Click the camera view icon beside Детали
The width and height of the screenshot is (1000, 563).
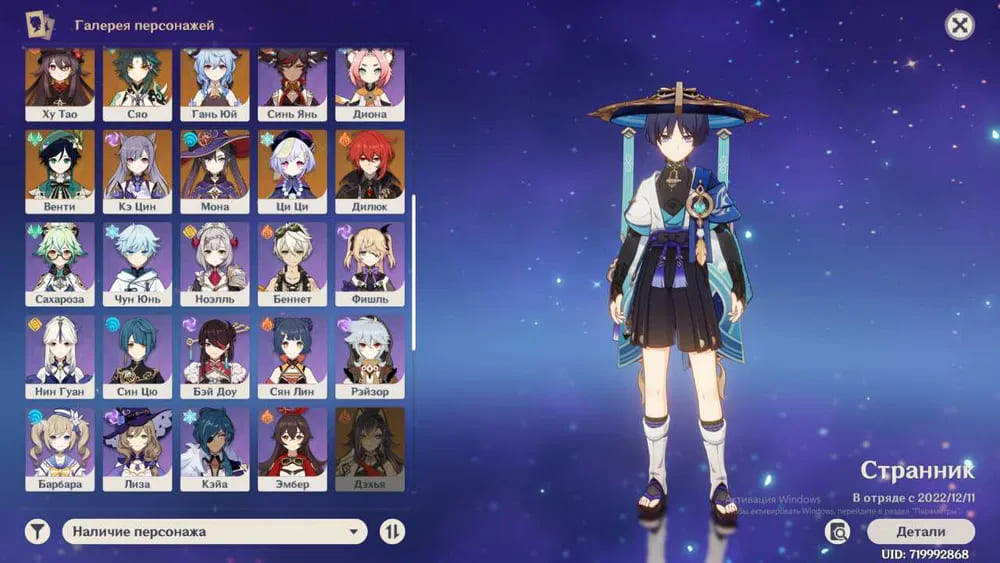pos(838,531)
